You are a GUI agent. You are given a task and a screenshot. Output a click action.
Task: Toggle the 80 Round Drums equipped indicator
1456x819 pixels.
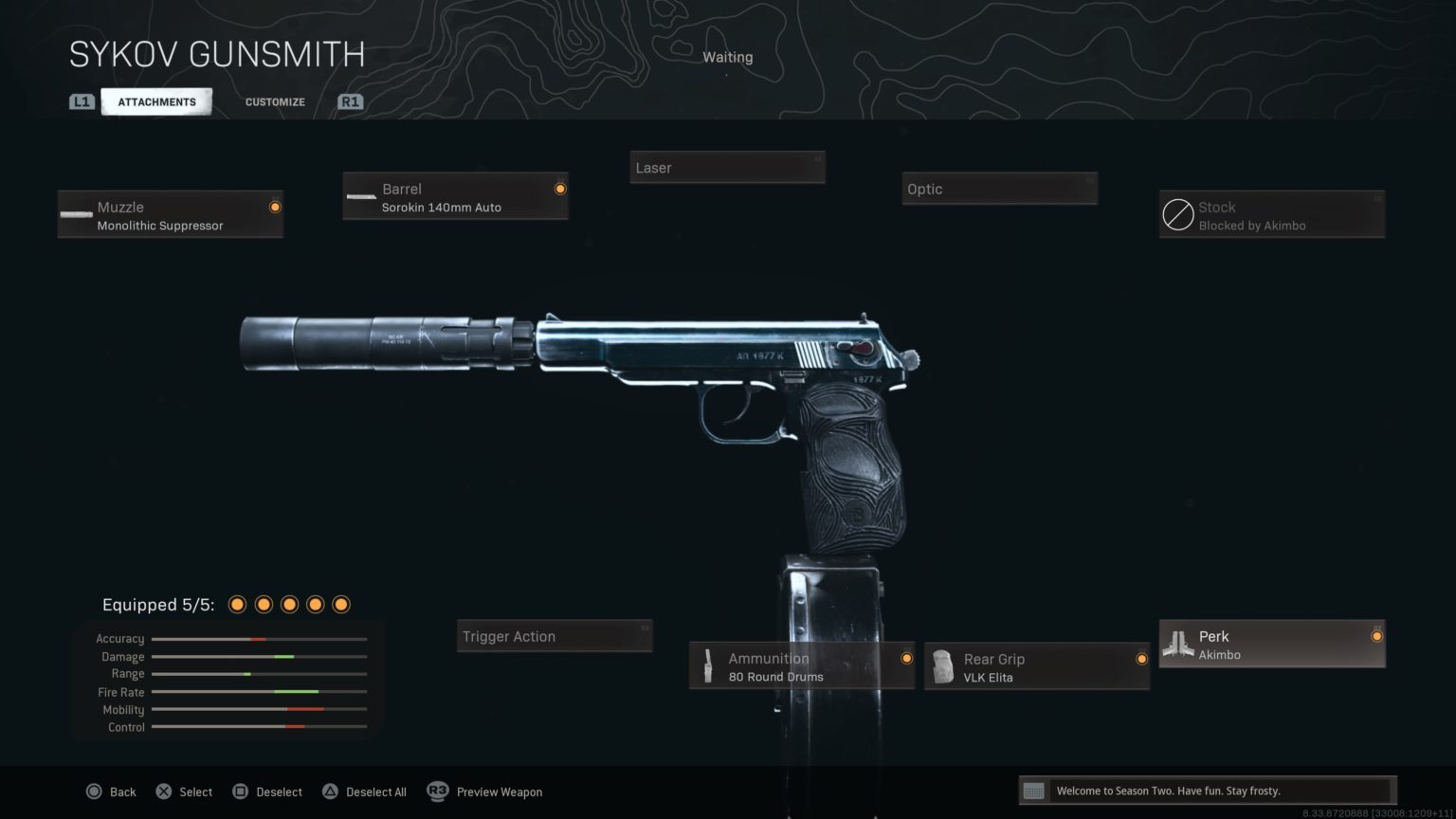tap(906, 658)
